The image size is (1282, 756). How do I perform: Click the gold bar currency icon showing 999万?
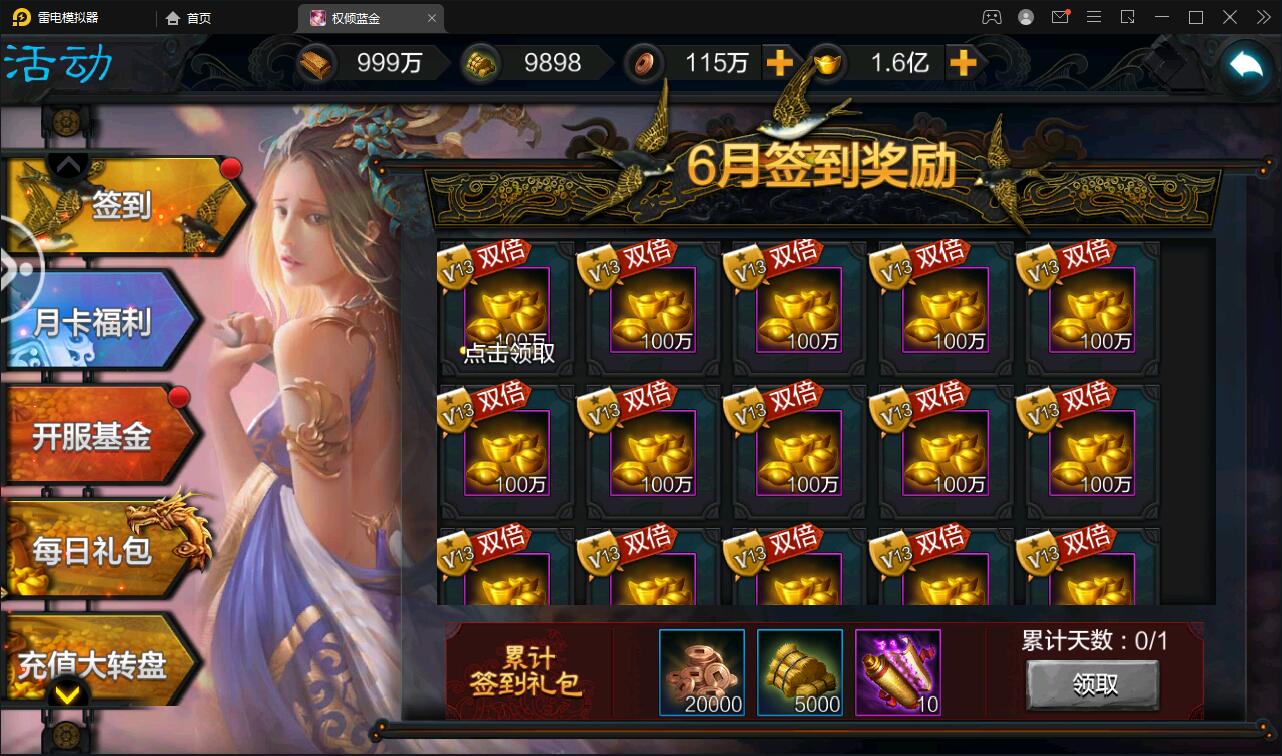tap(315, 62)
